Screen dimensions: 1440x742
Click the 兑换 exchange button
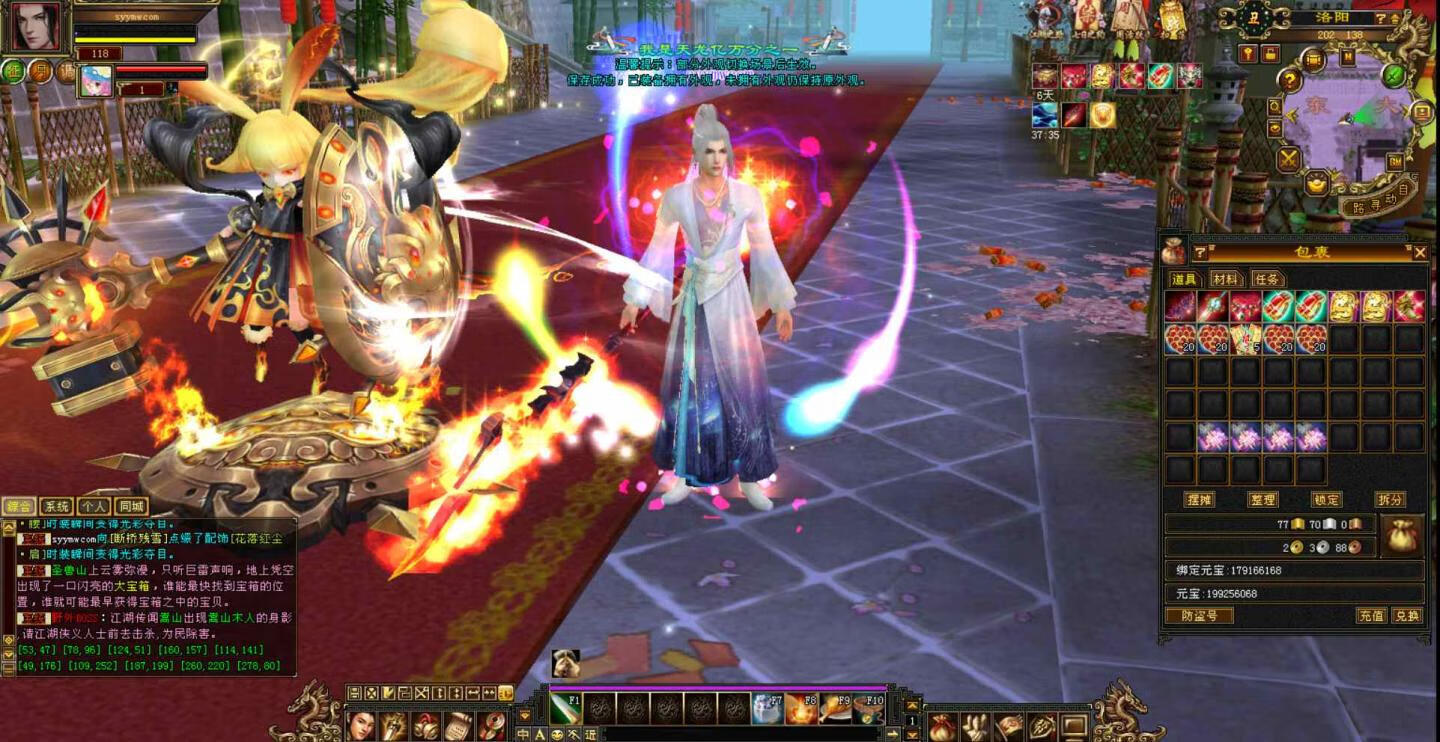(1407, 615)
